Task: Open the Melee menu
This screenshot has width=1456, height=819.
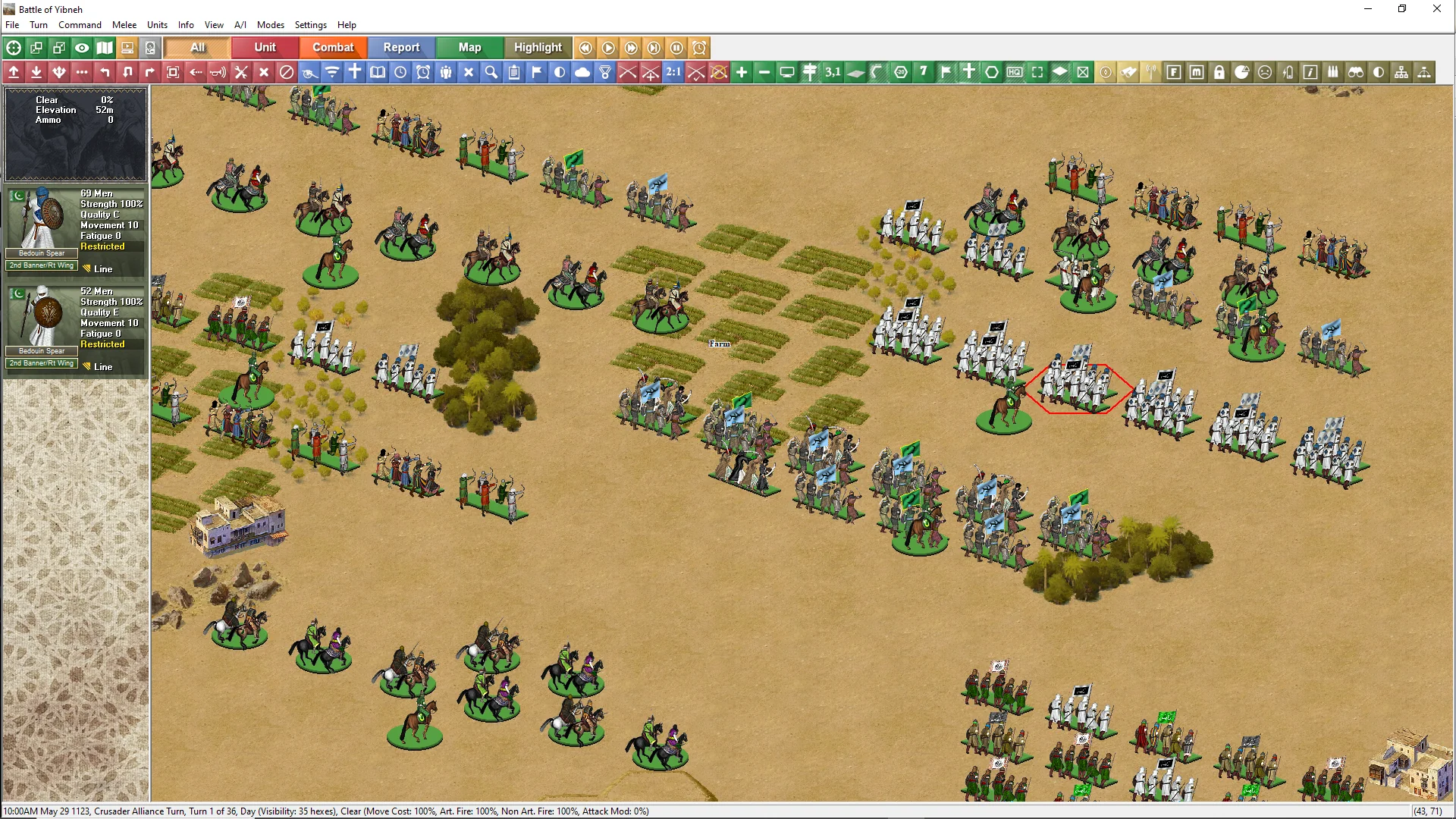Action: [124, 25]
